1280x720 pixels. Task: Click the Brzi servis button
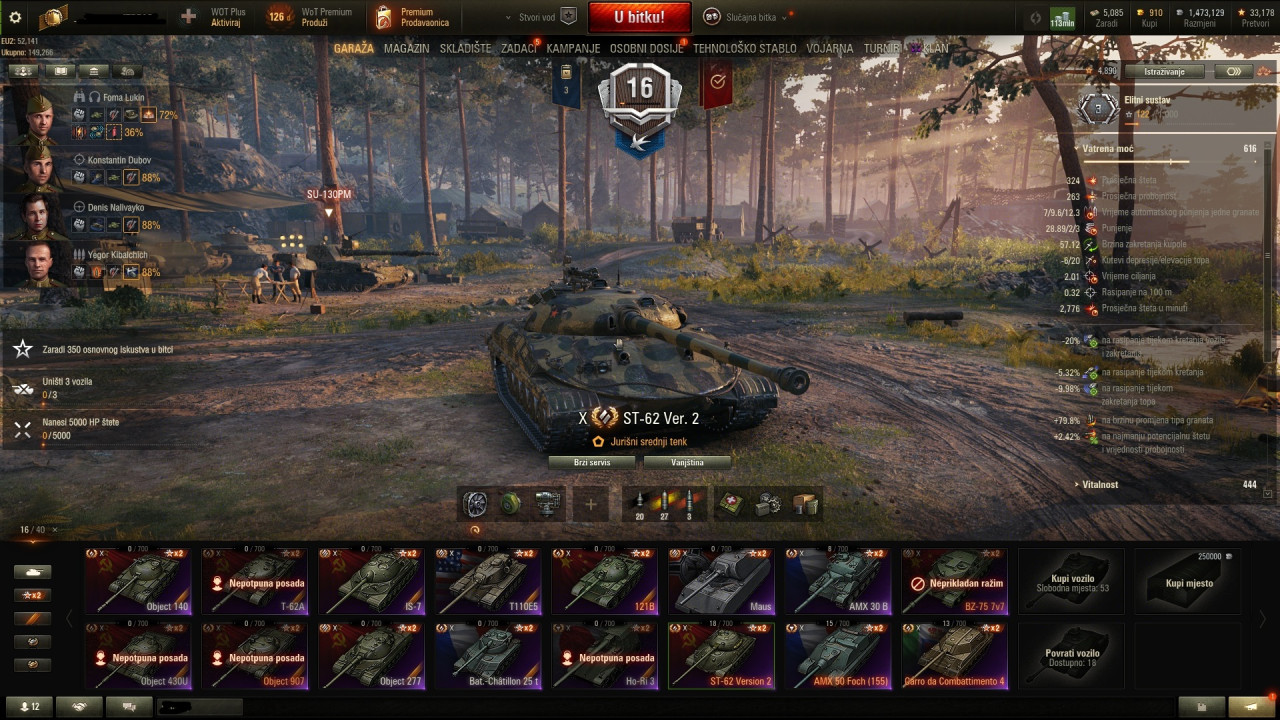[592, 462]
